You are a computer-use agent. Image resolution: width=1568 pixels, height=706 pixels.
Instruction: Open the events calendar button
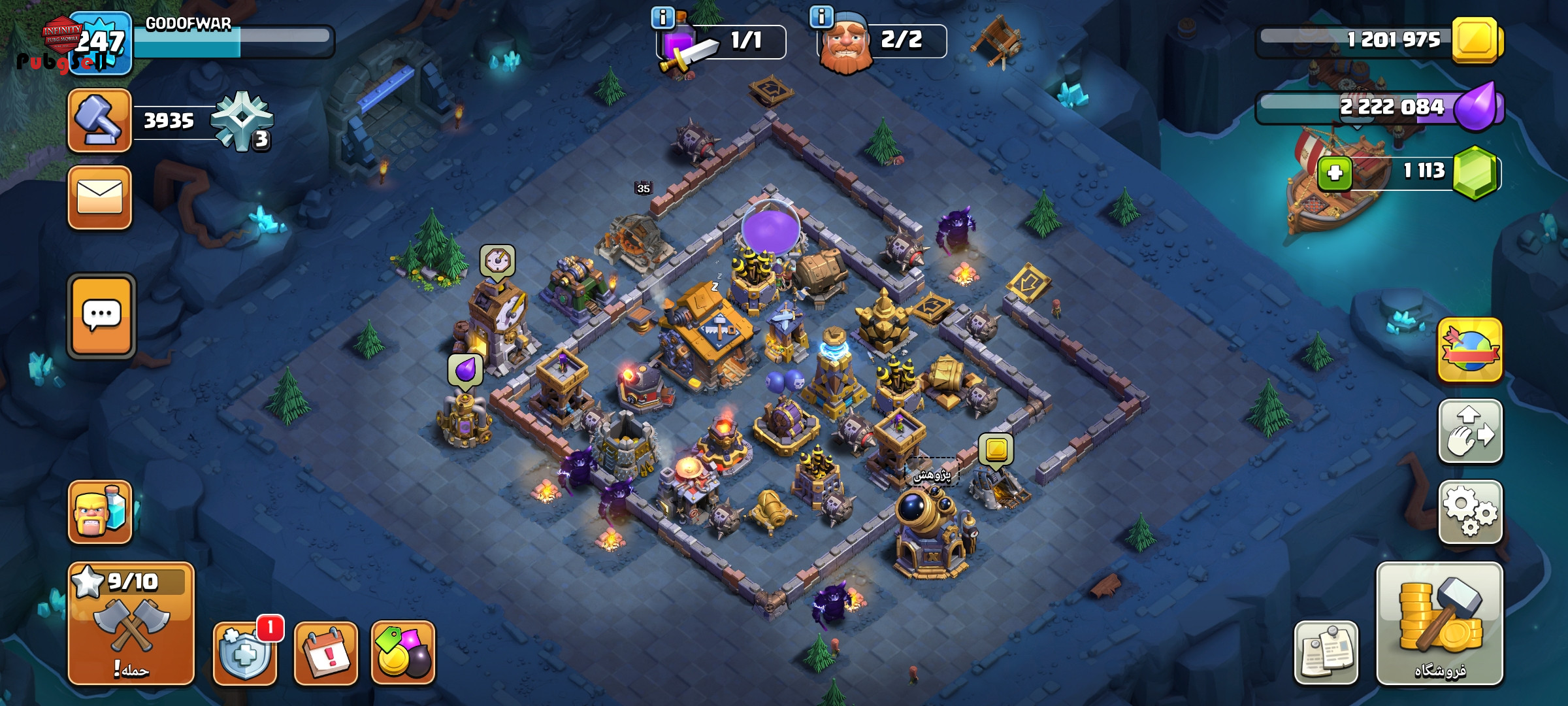(326, 652)
